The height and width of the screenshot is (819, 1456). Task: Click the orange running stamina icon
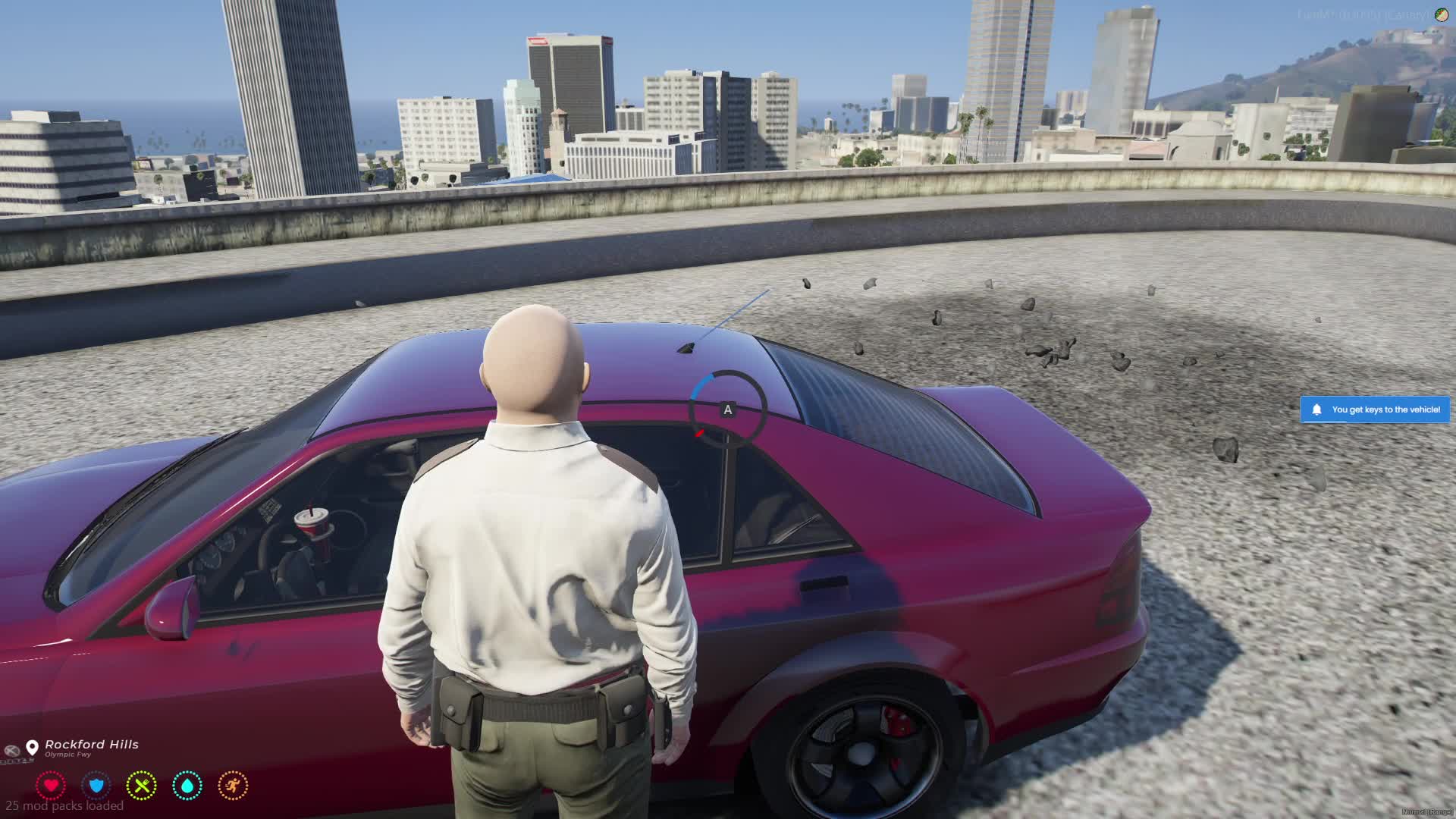(x=233, y=786)
